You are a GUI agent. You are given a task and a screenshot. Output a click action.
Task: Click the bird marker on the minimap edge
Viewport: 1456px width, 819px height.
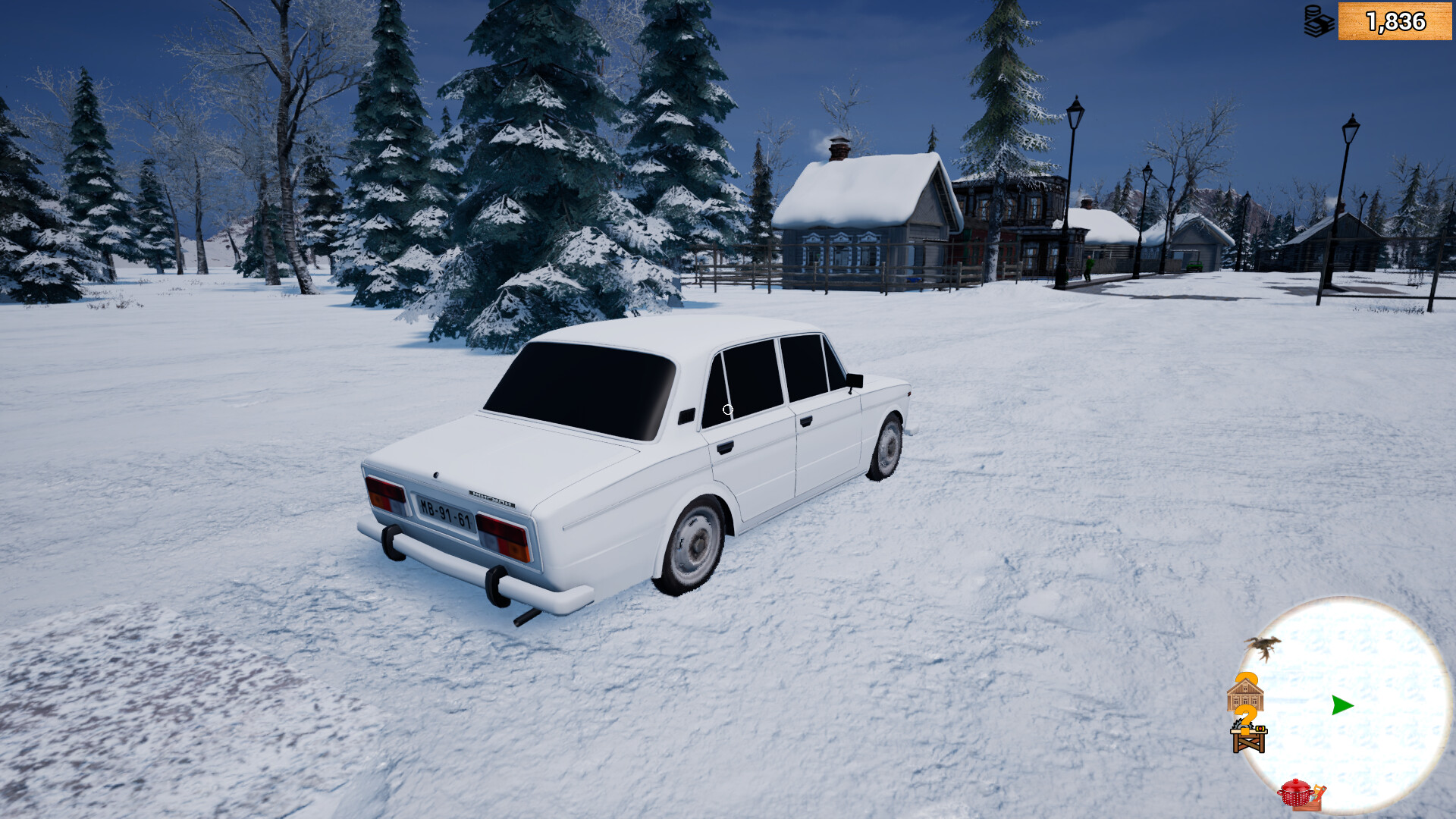tap(1265, 646)
